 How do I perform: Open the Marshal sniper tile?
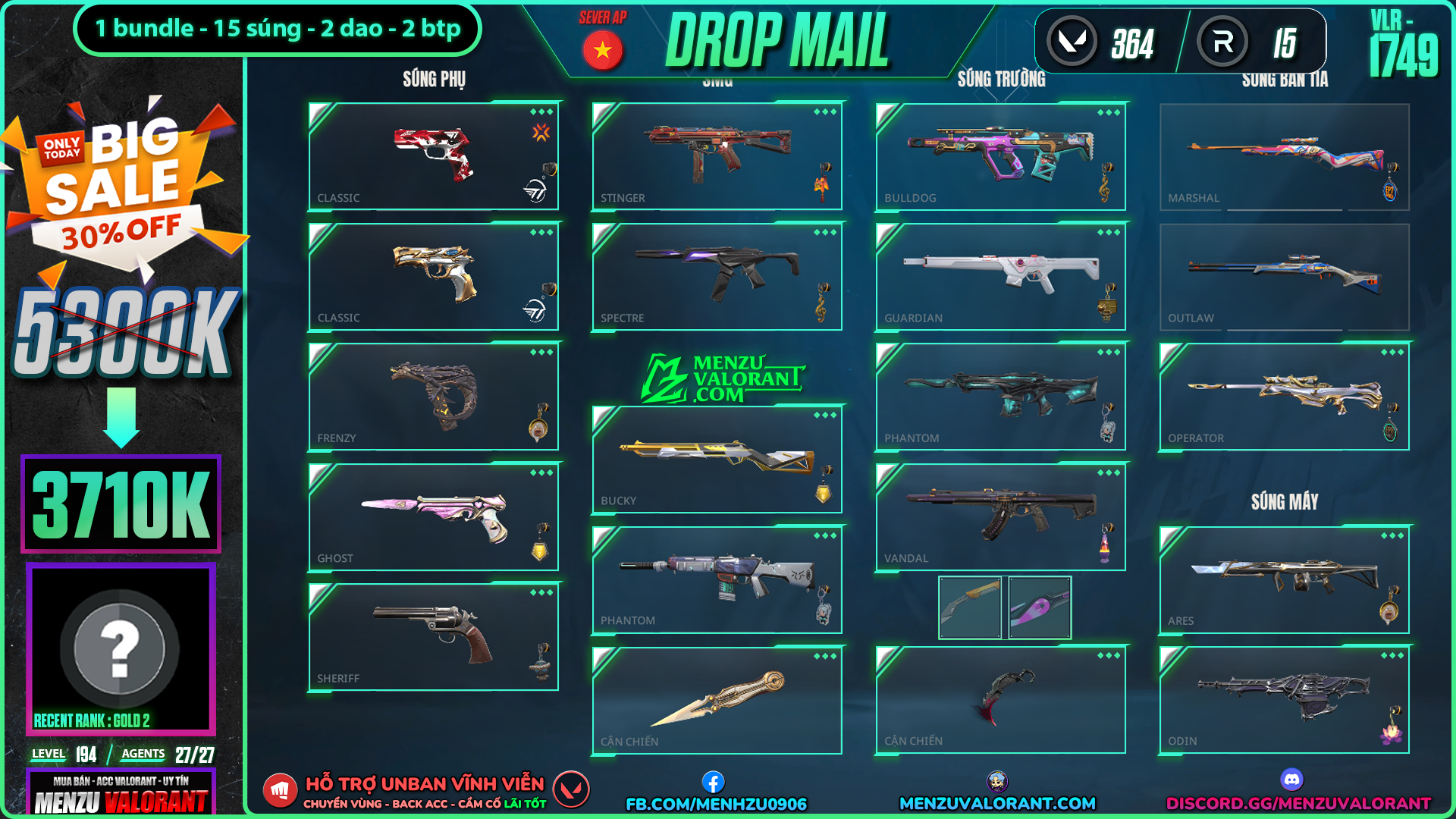click(x=1284, y=156)
